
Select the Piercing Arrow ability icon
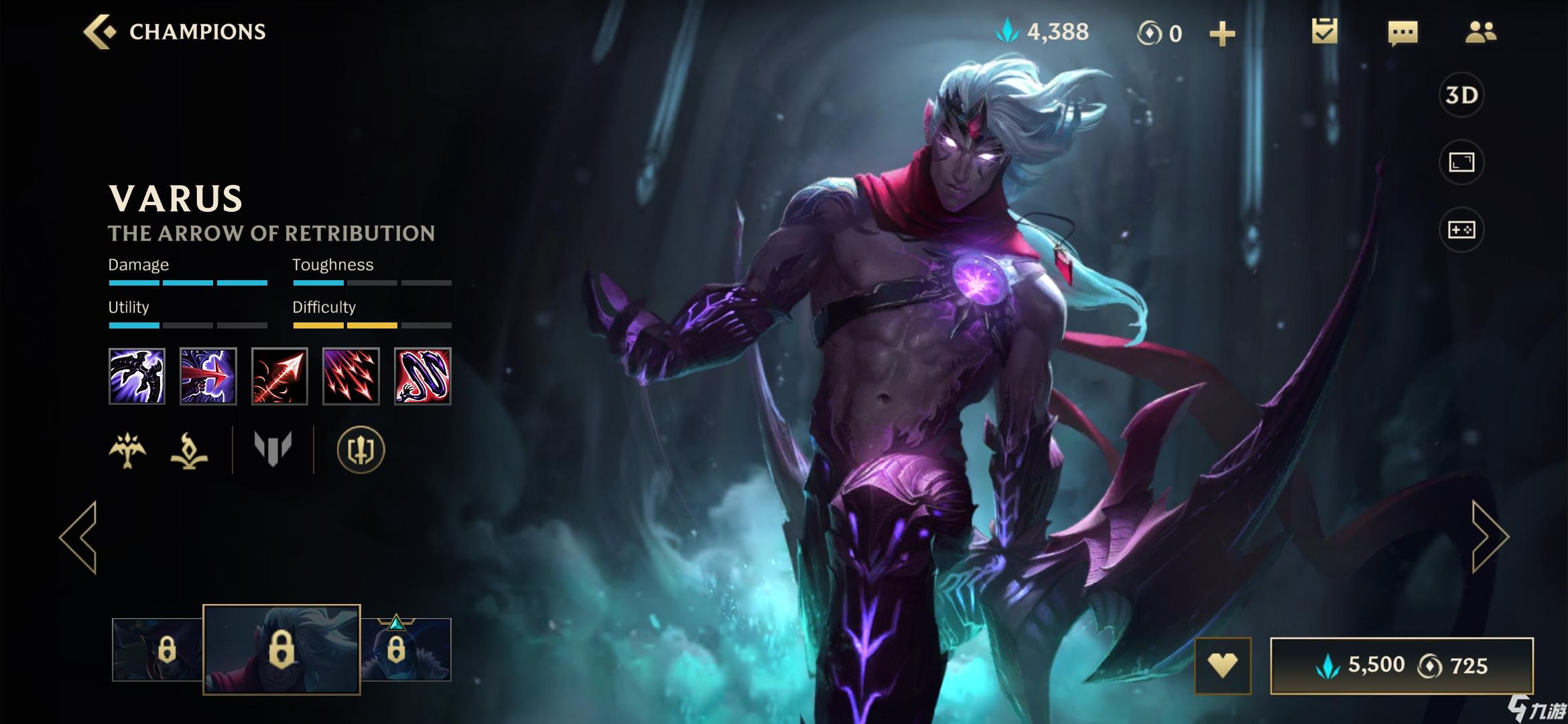(208, 376)
